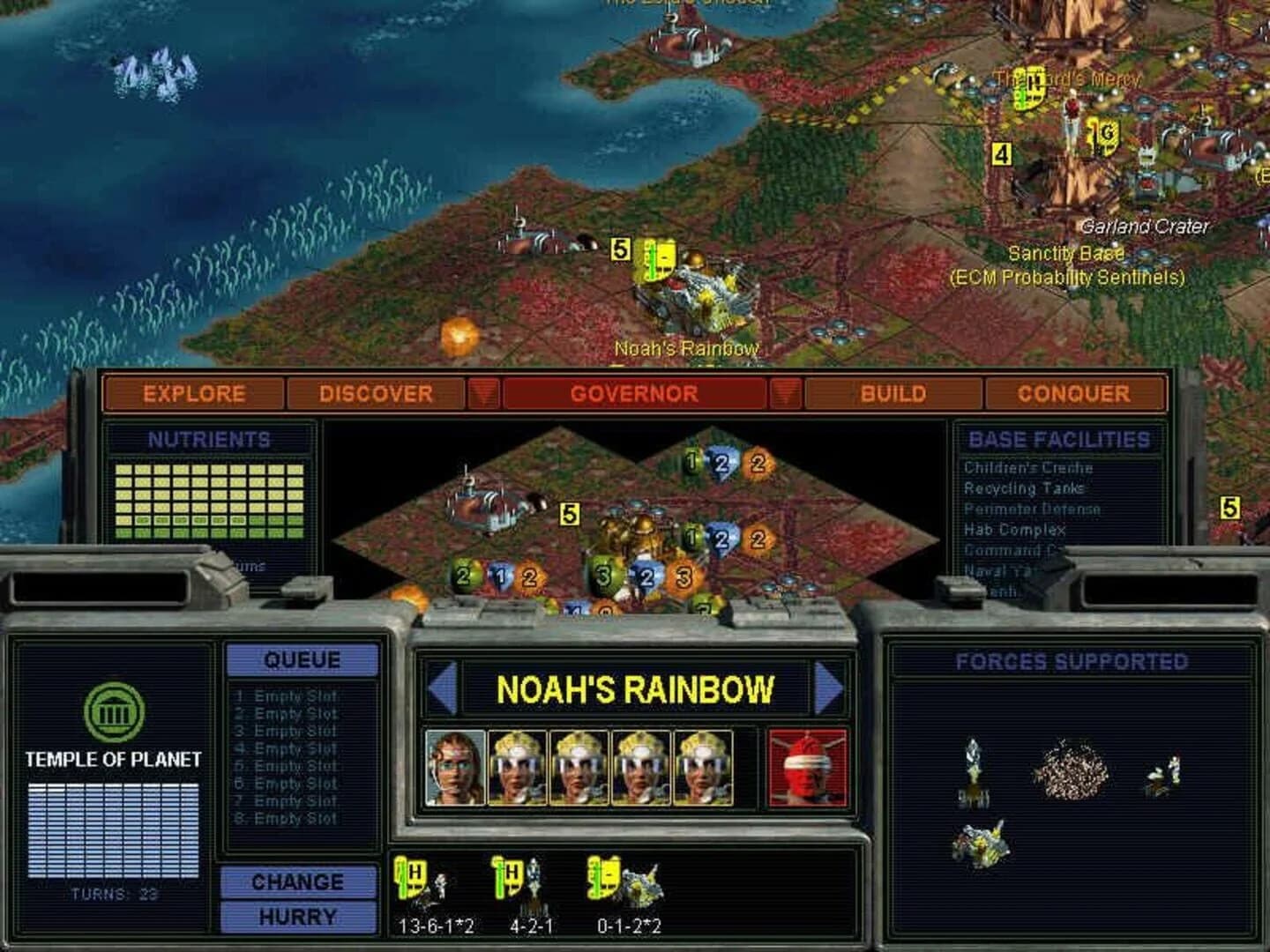Toggle the GOVERNOR mode off
This screenshot has width=1270, height=952.
point(634,394)
